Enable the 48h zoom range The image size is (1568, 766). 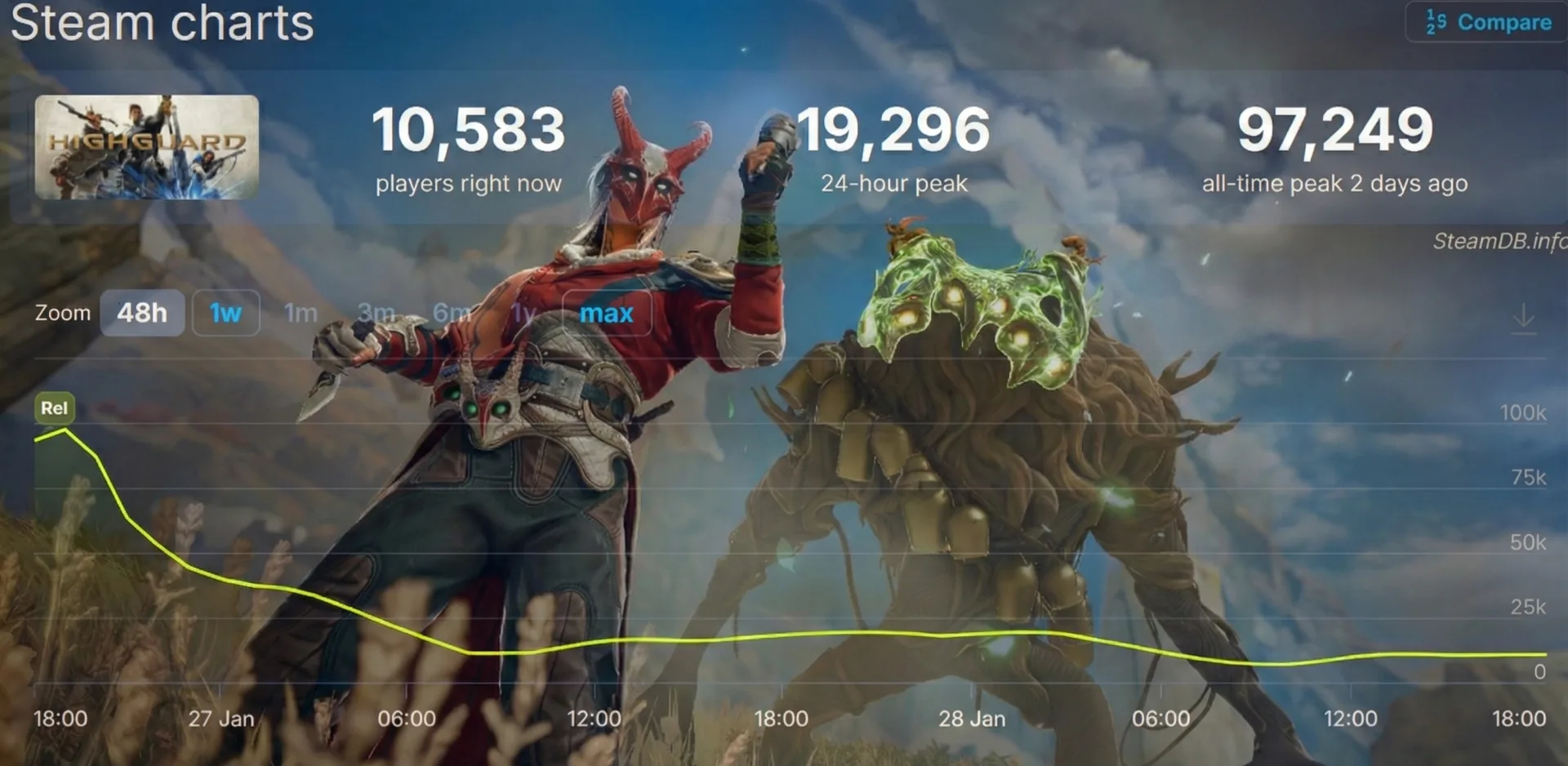(142, 313)
